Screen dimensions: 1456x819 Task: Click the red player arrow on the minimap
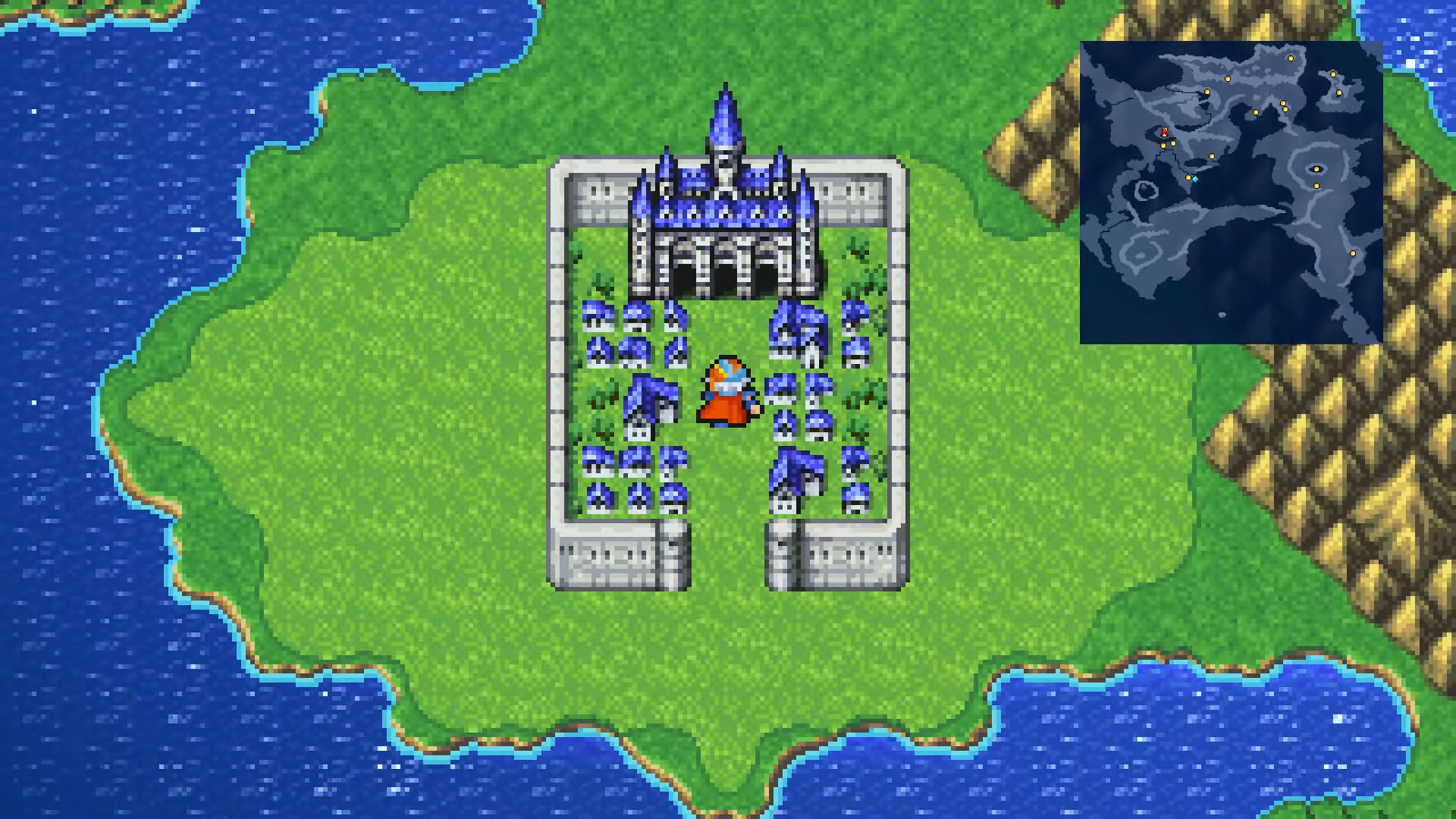pyautogui.click(x=1164, y=132)
